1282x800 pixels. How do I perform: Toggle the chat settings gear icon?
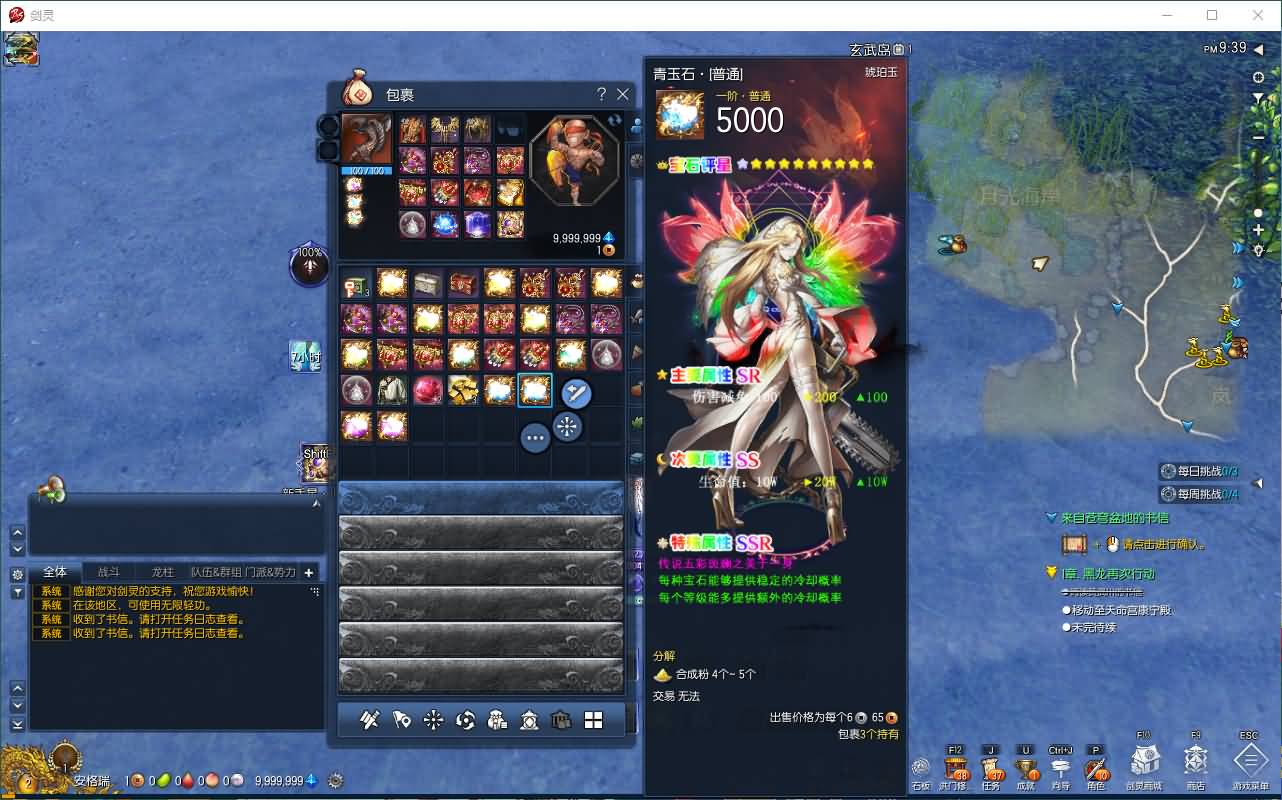point(16,571)
